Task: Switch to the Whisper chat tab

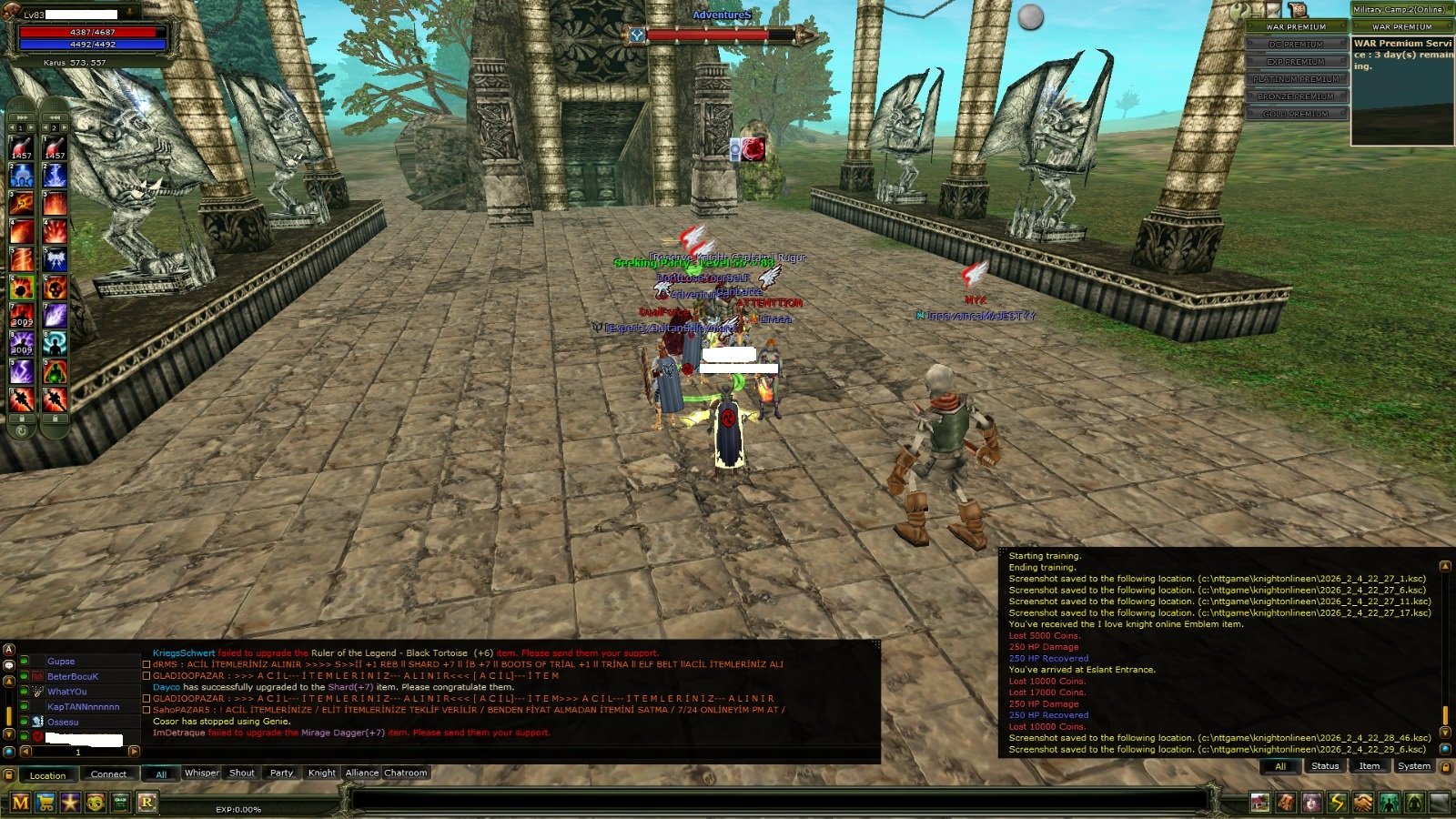Action: pyautogui.click(x=201, y=773)
